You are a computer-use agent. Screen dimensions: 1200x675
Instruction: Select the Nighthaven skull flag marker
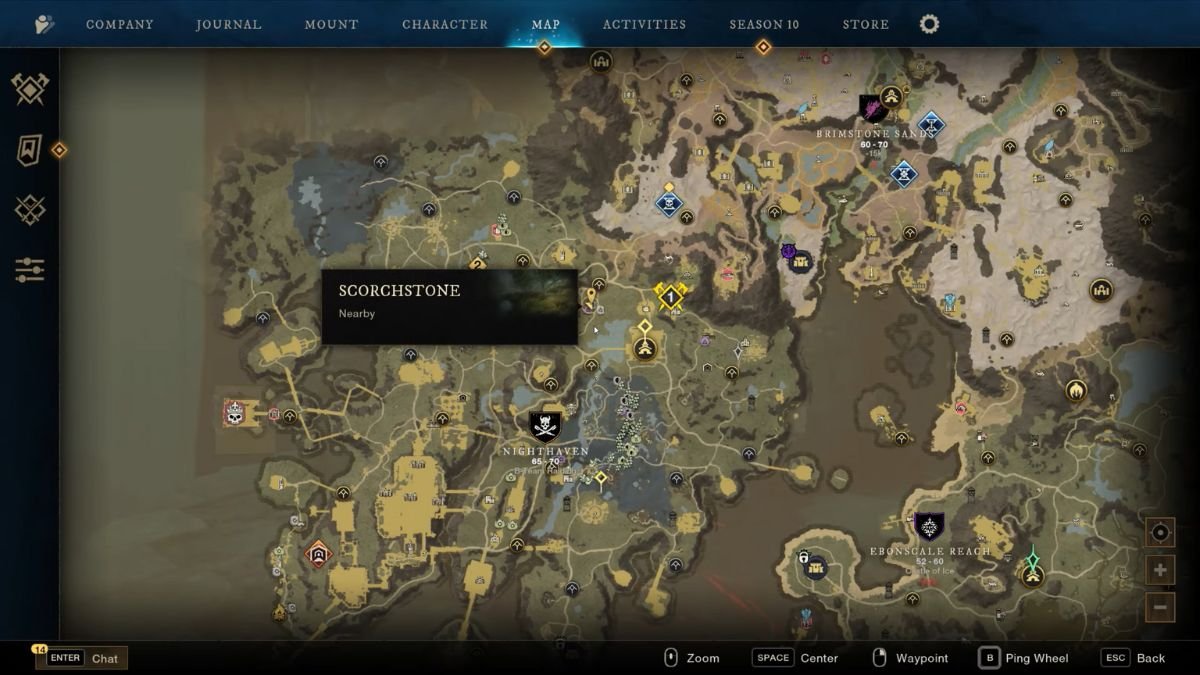pyautogui.click(x=545, y=427)
